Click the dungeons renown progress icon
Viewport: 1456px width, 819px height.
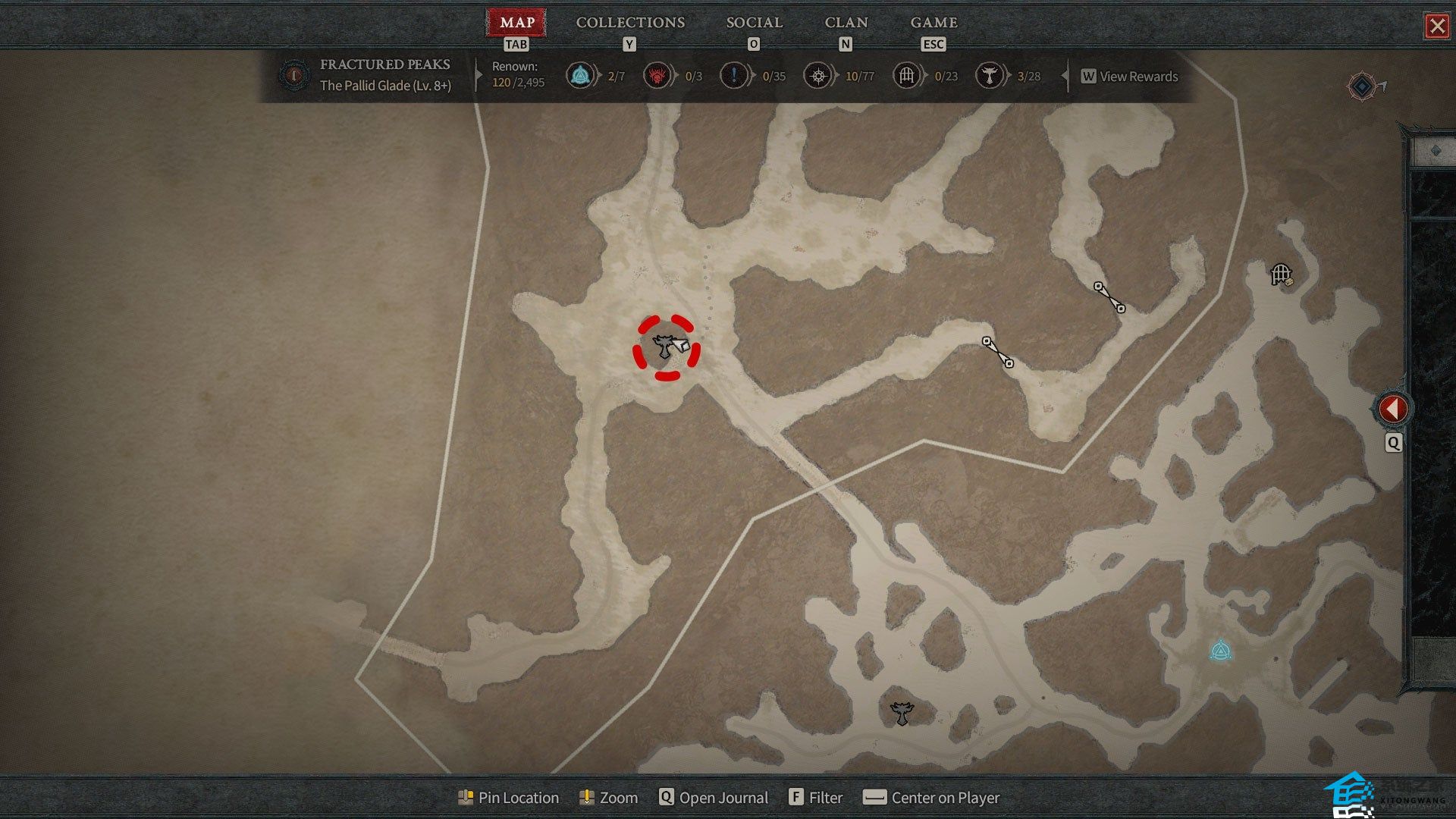(x=906, y=76)
